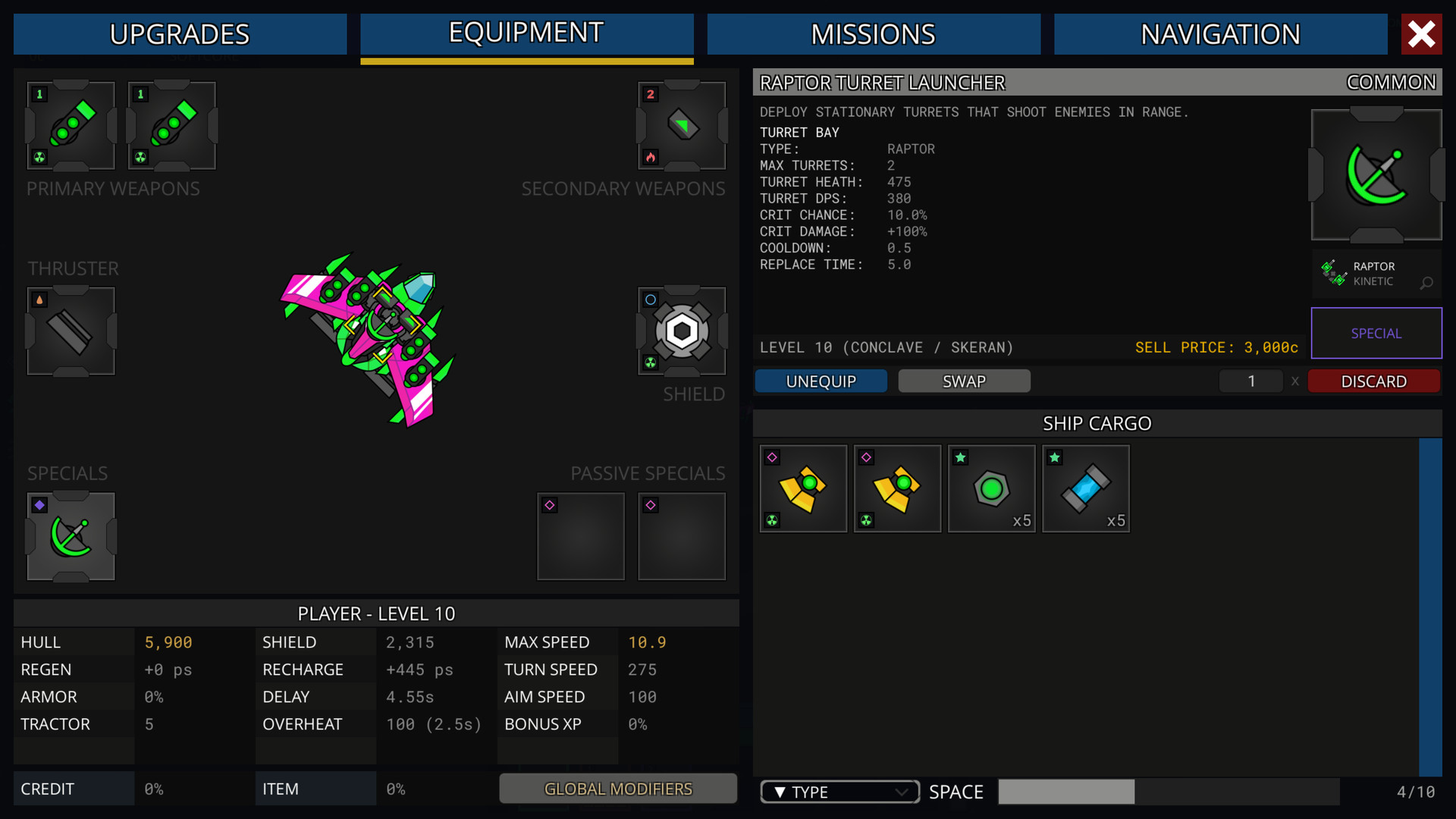Select the second primary weapon slot
The width and height of the screenshot is (1456, 819).
pyautogui.click(x=171, y=127)
